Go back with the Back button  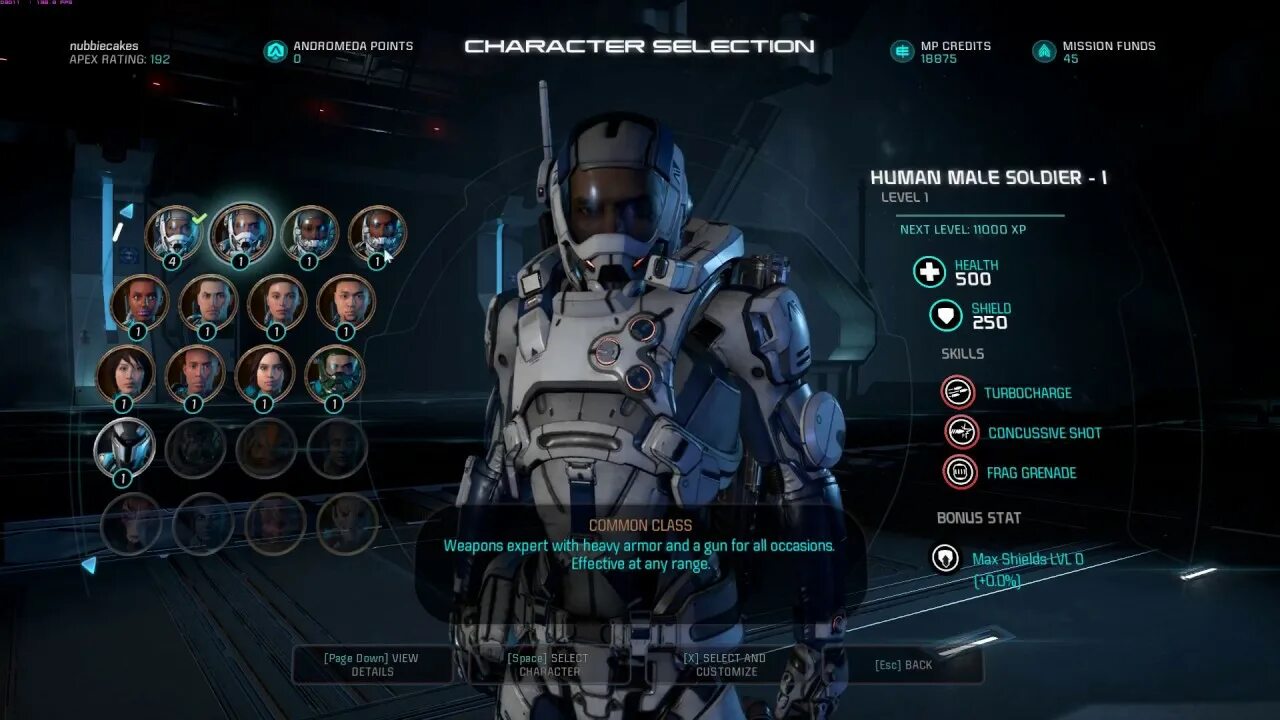[x=903, y=665]
